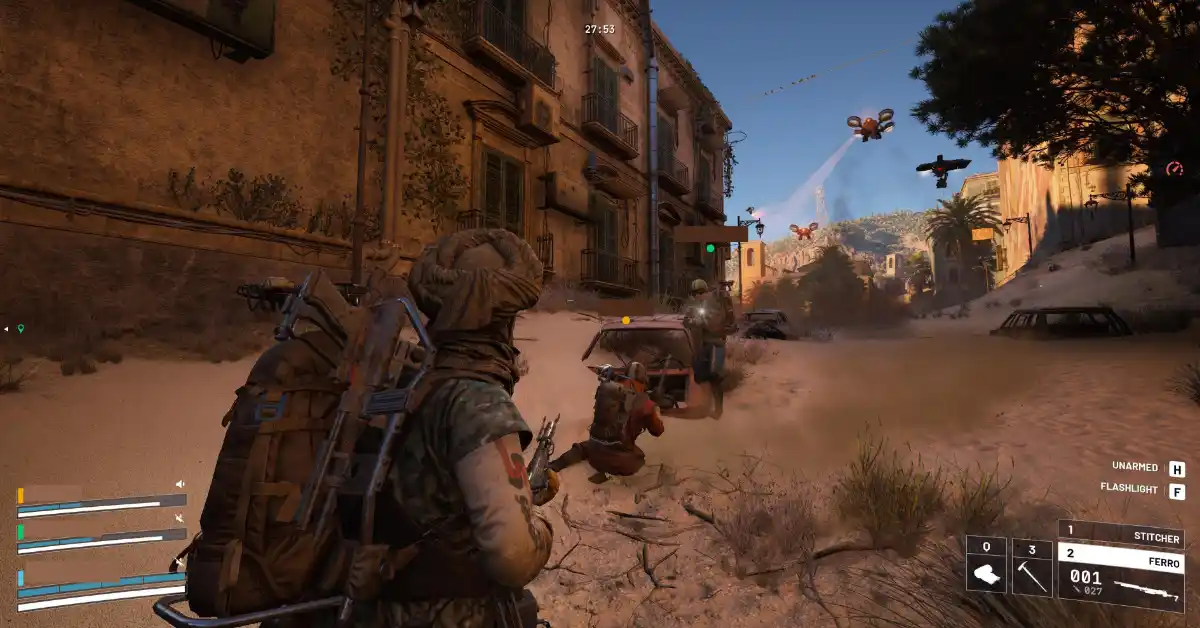Click the green teammate's muted speaker icon
1200x628 pixels.
coord(180,518)
